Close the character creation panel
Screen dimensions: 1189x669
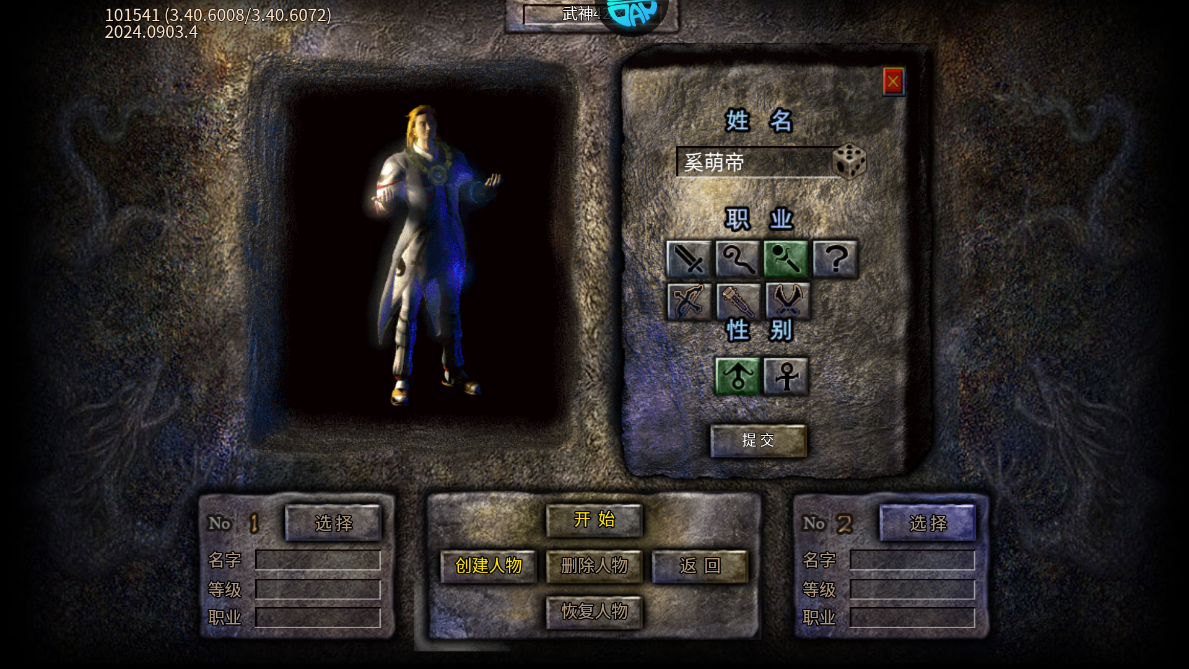pyautogui.click(x=893, y=81)
